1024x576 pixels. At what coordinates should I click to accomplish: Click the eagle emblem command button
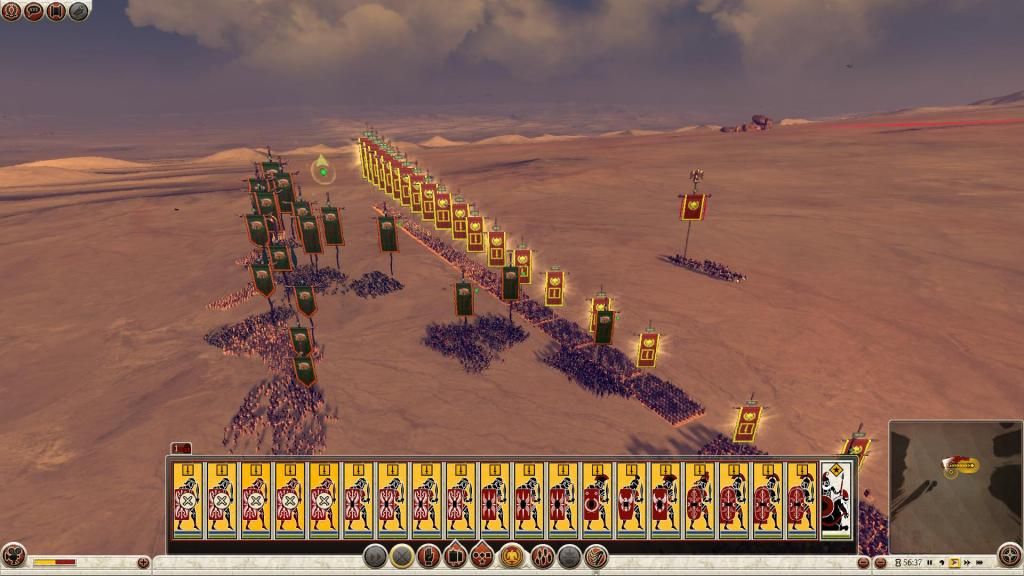513,556
